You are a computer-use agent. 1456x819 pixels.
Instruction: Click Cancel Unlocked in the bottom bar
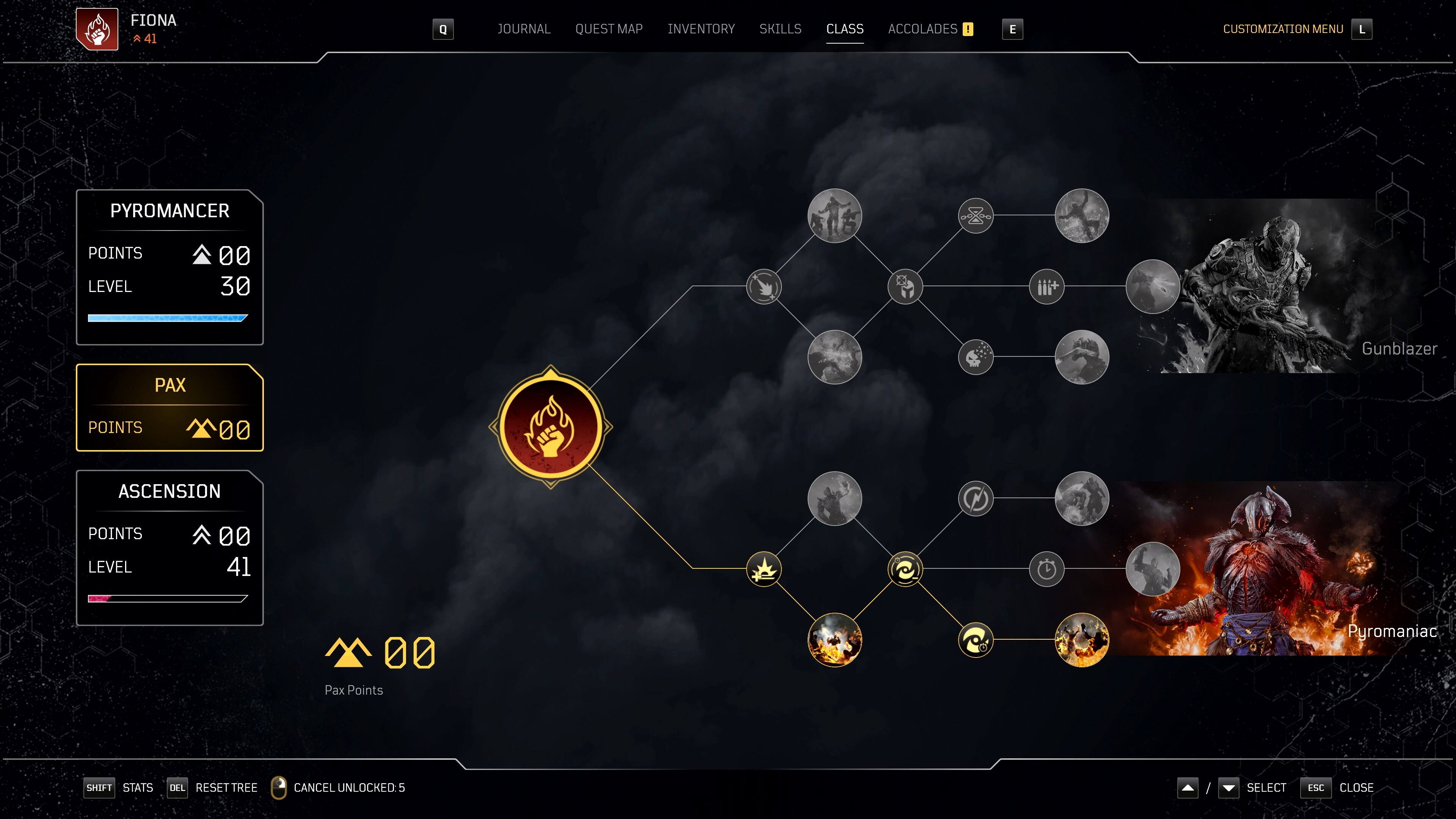point(348,788)
